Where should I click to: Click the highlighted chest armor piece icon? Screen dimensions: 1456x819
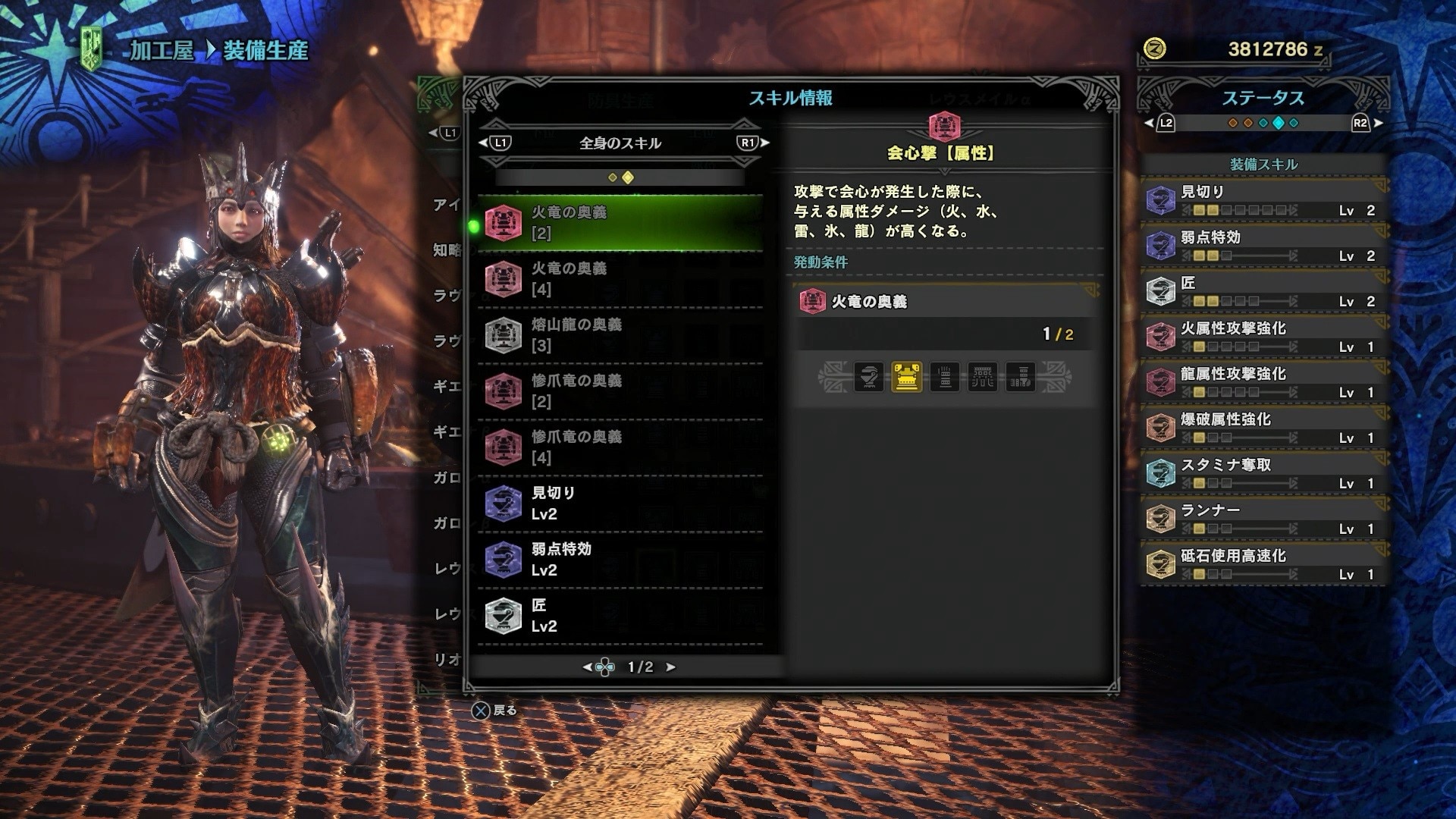tap(907, 377)
